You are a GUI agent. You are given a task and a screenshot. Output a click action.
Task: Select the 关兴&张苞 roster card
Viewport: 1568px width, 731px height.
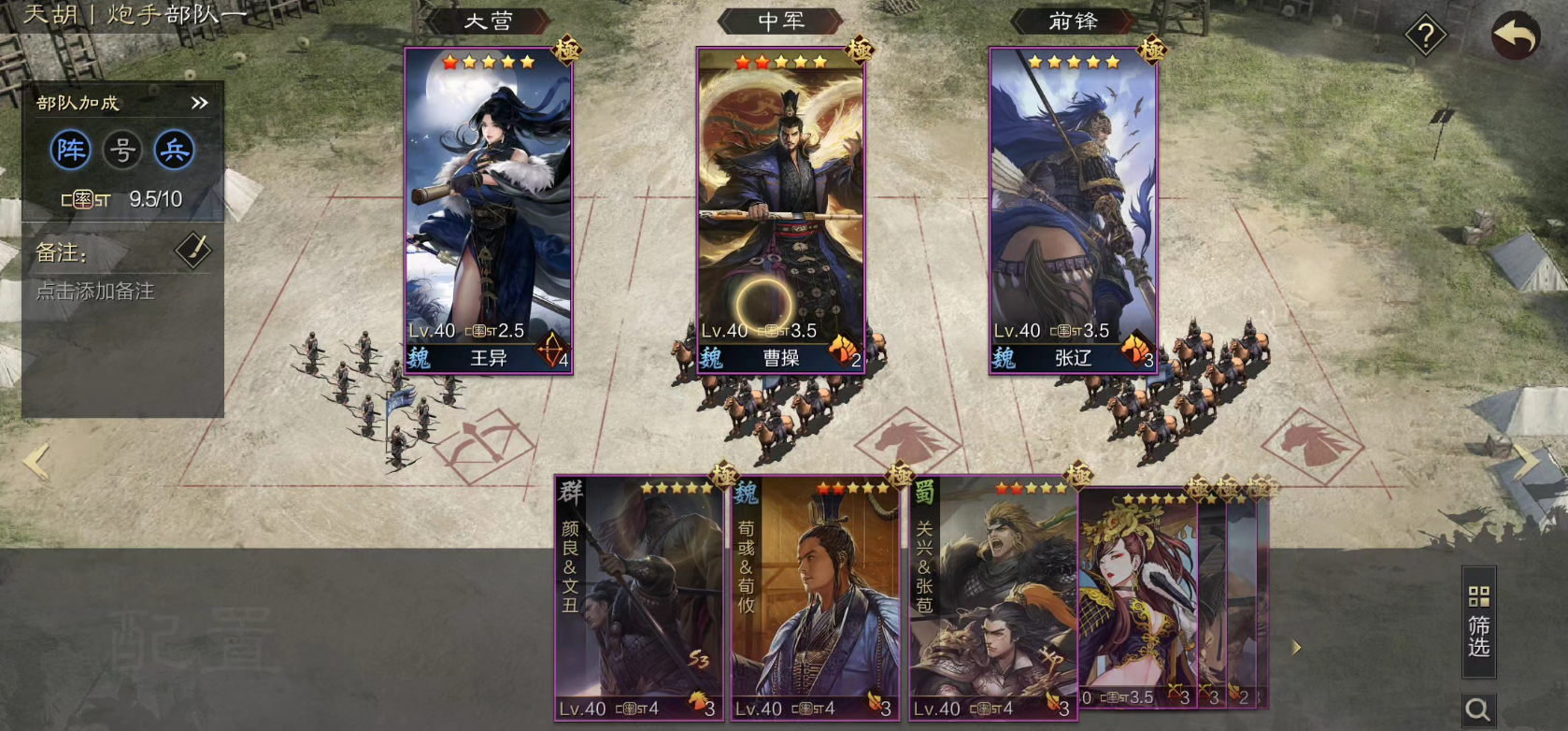(x=992, y=598)
